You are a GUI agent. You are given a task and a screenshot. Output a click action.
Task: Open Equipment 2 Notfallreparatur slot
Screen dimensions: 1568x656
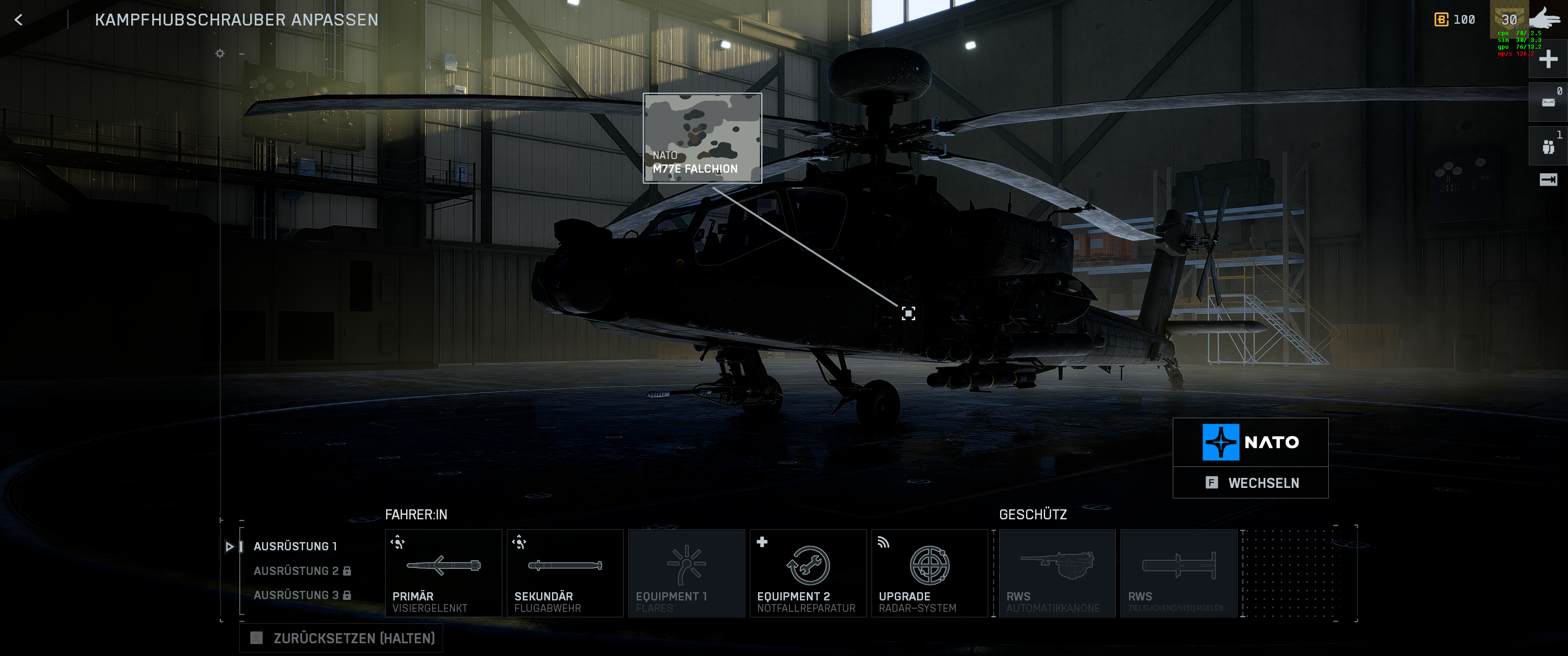coord(808,573)
